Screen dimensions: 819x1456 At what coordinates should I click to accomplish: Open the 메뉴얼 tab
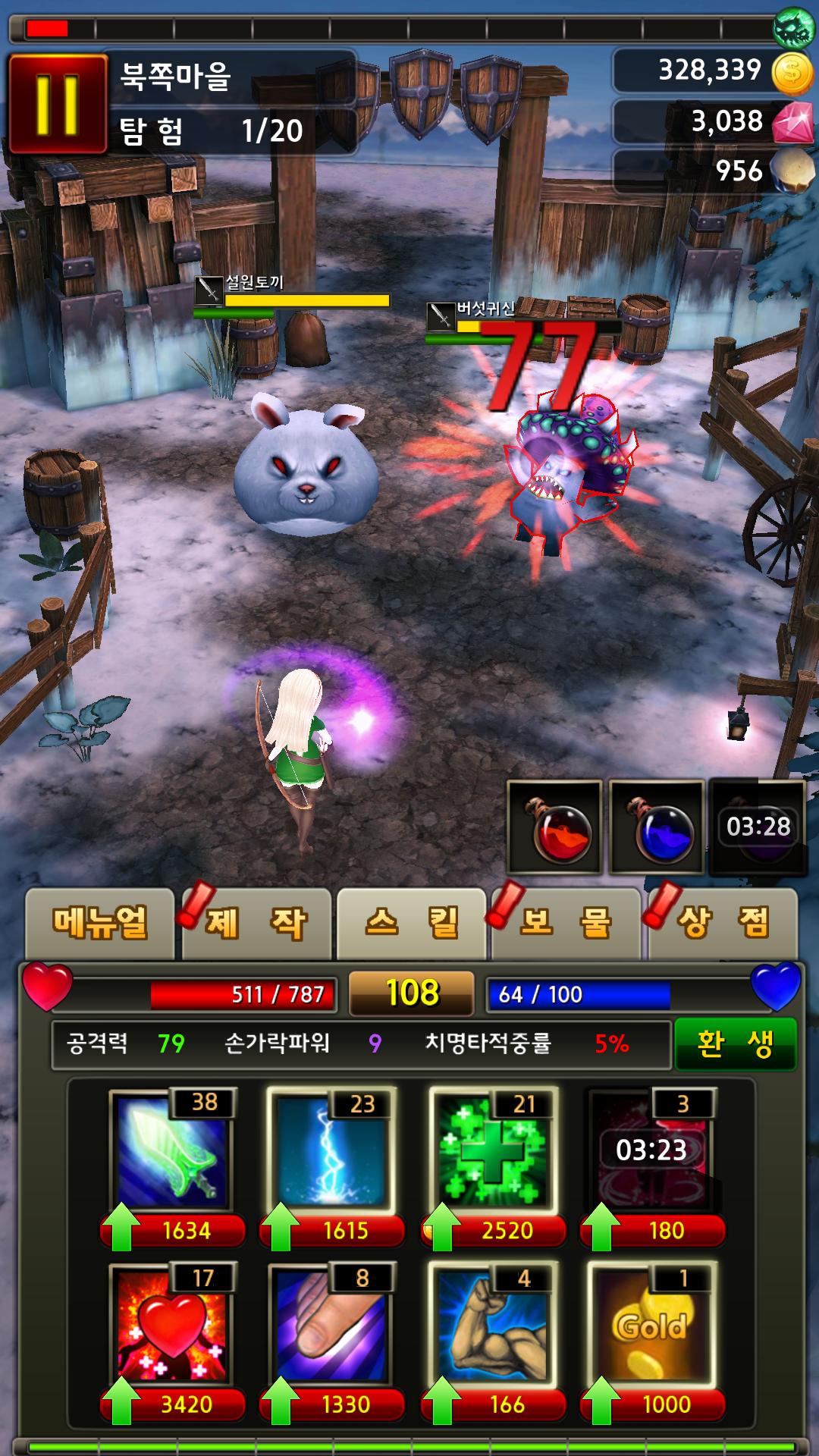(x=100, y=923)
